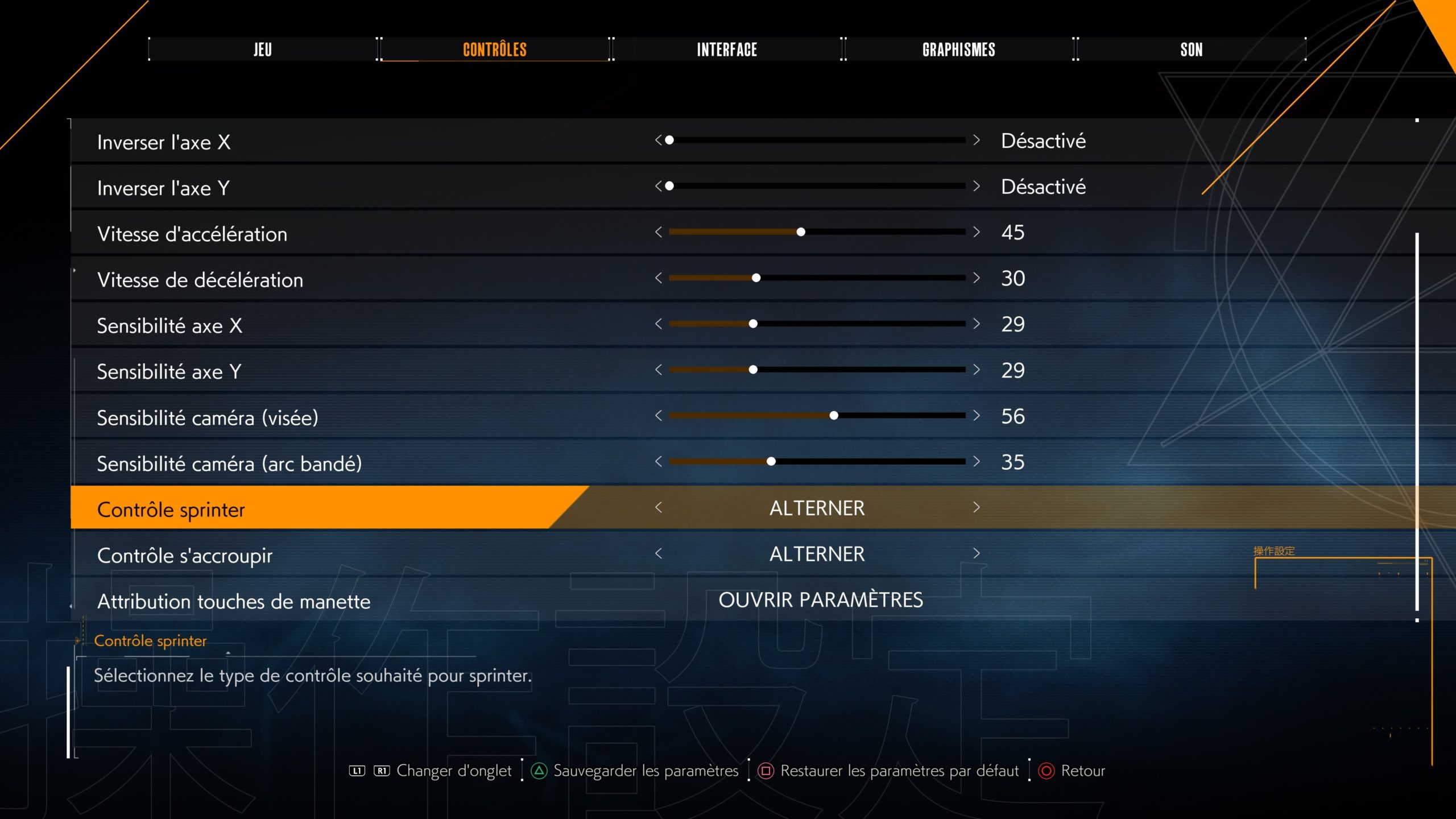Go to the GRAPHISMES tab
The image size is (1456, 819).
[x=958, y=49]
